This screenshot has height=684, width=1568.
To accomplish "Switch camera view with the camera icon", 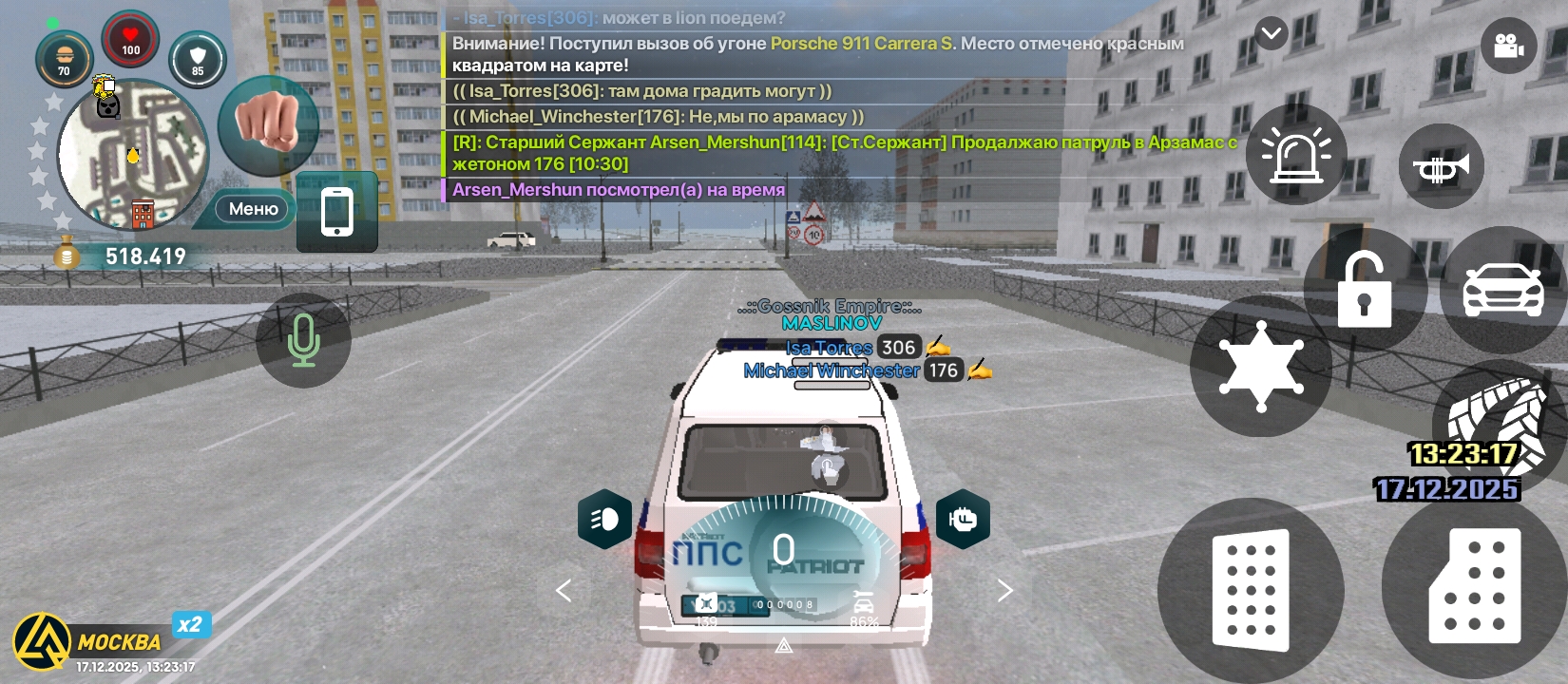I will click(1508, 46).
